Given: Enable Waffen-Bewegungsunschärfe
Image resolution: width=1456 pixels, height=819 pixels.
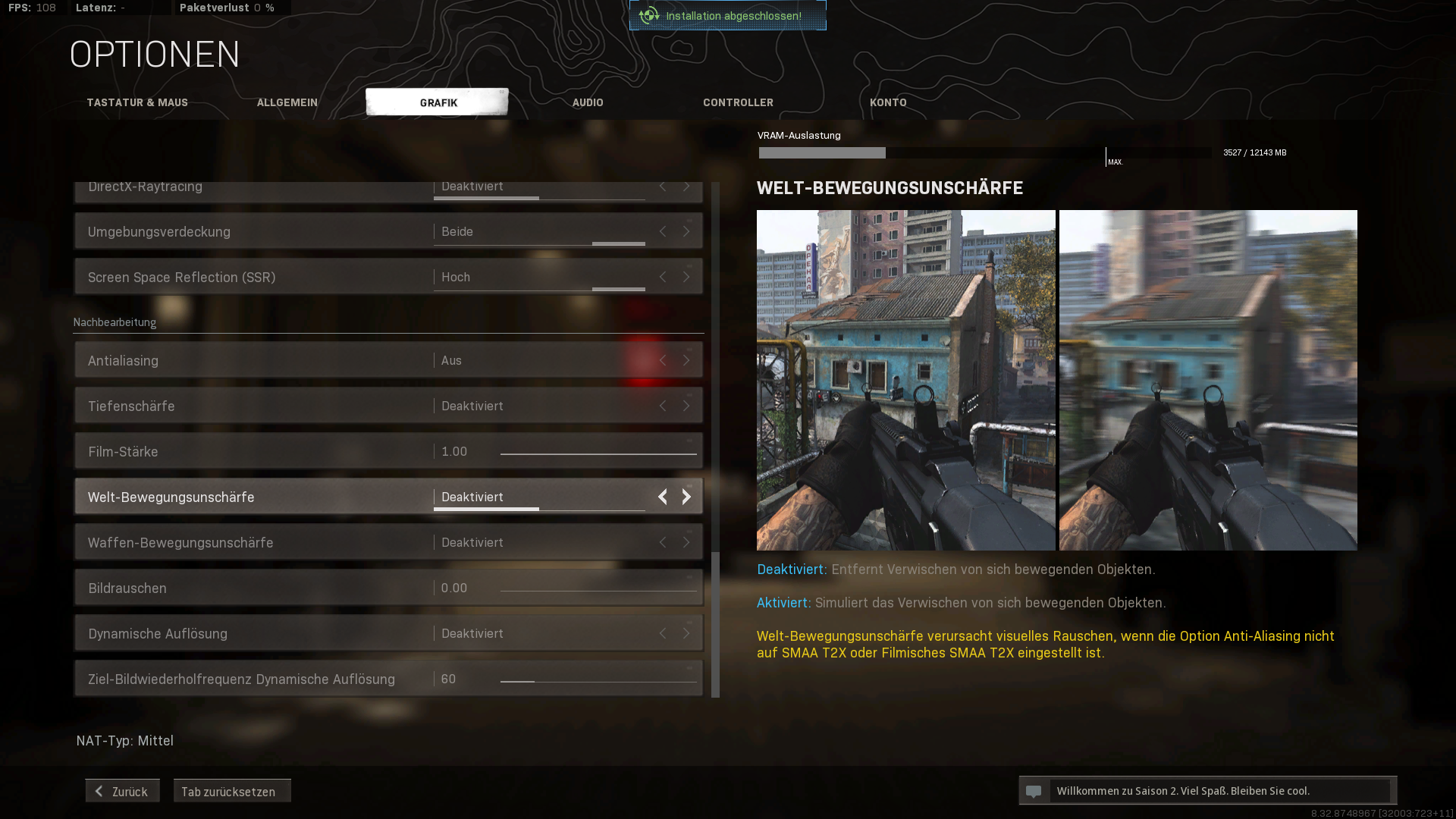Looking at the screenshot, I should (x=686, y=542).
